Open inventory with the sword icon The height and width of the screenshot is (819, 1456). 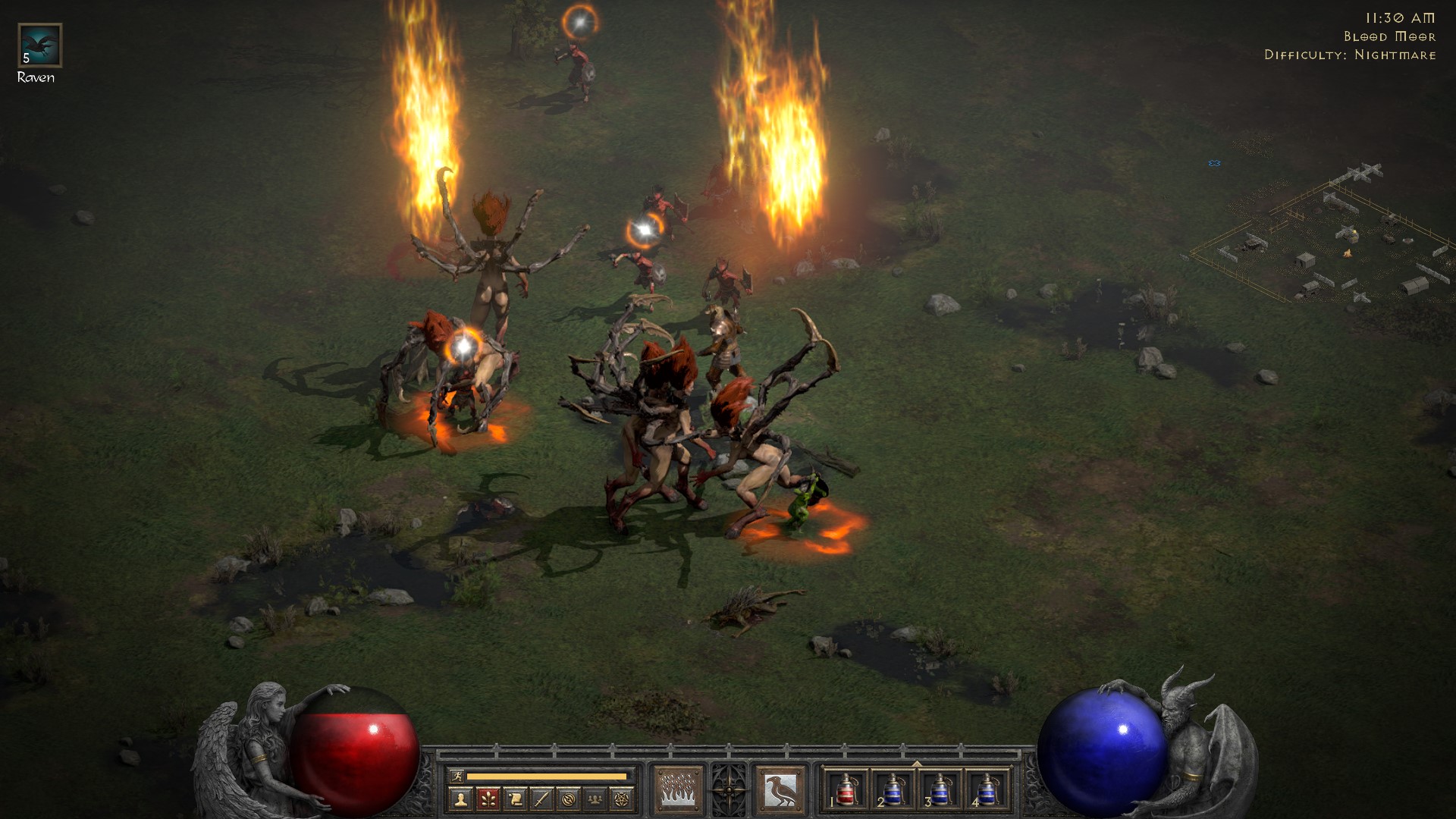pos(541,799)
